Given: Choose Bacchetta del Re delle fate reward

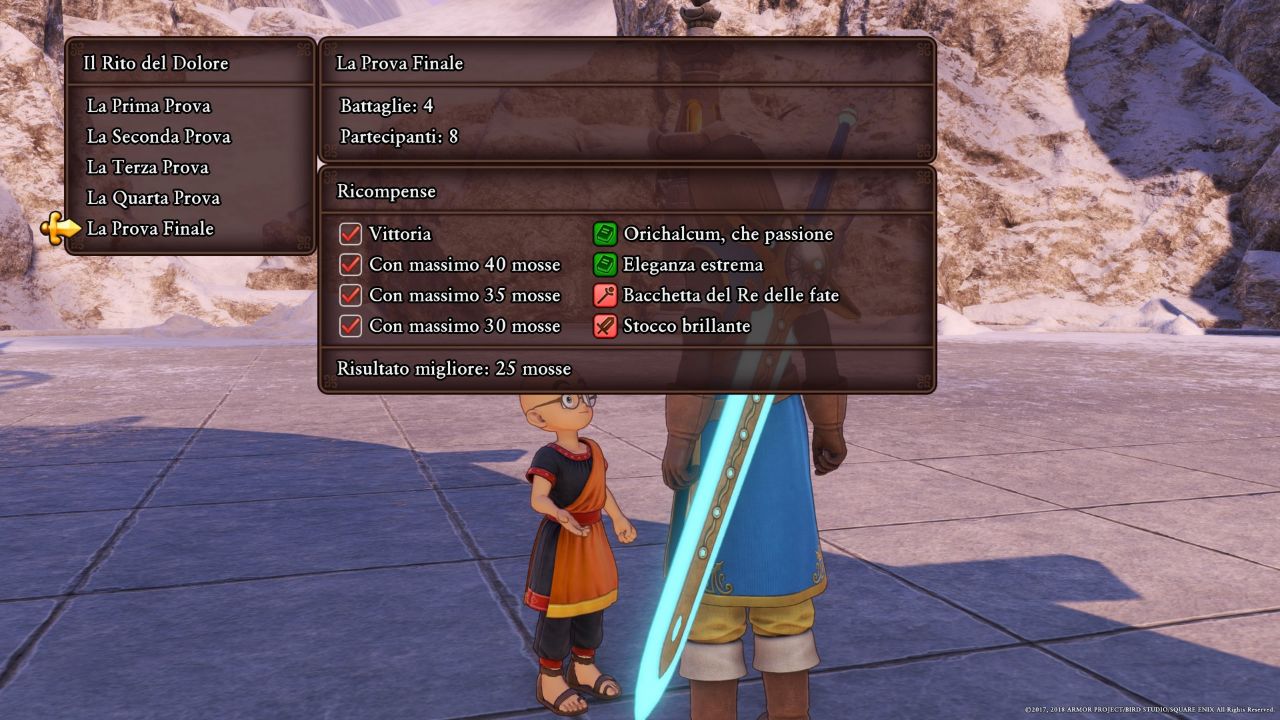Looking at the screenshot, I should (x=730, y=296).
